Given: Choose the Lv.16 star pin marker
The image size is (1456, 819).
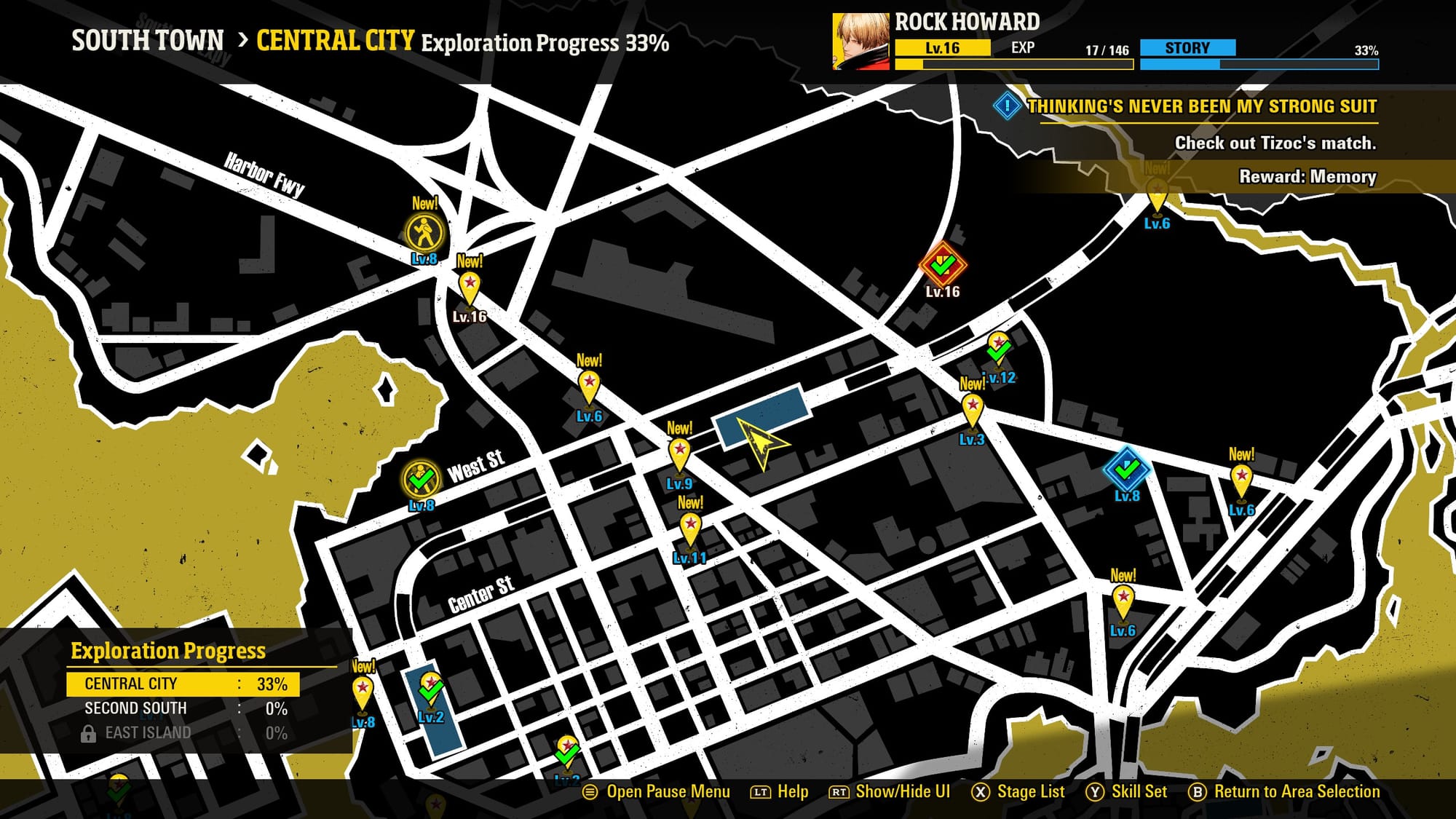Looking at the screenshot, I should 470,287.
